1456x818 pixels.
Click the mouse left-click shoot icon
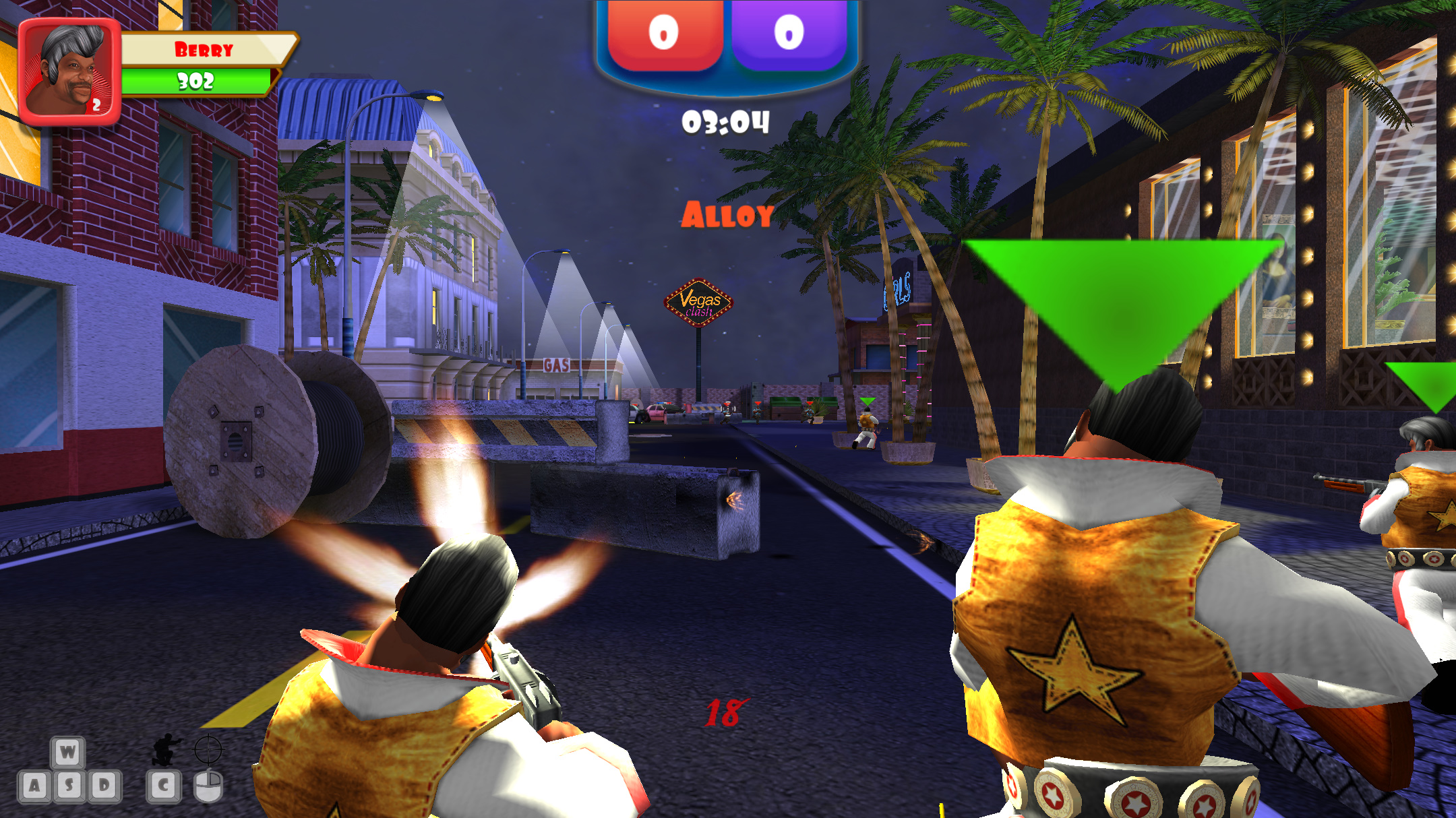coord(209,787)
